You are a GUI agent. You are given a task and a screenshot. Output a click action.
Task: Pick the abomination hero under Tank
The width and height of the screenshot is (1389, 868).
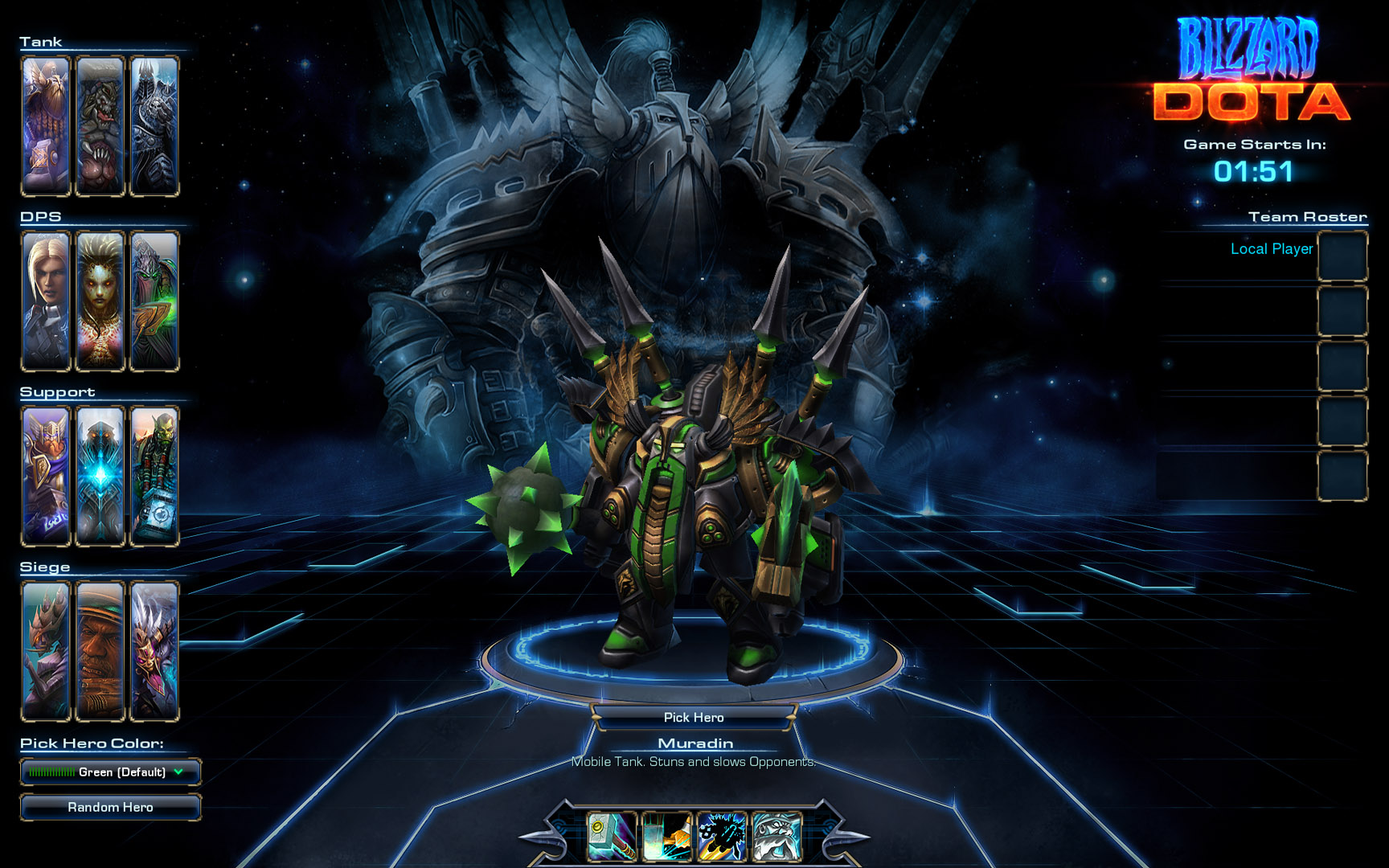[x=100, y=123]
